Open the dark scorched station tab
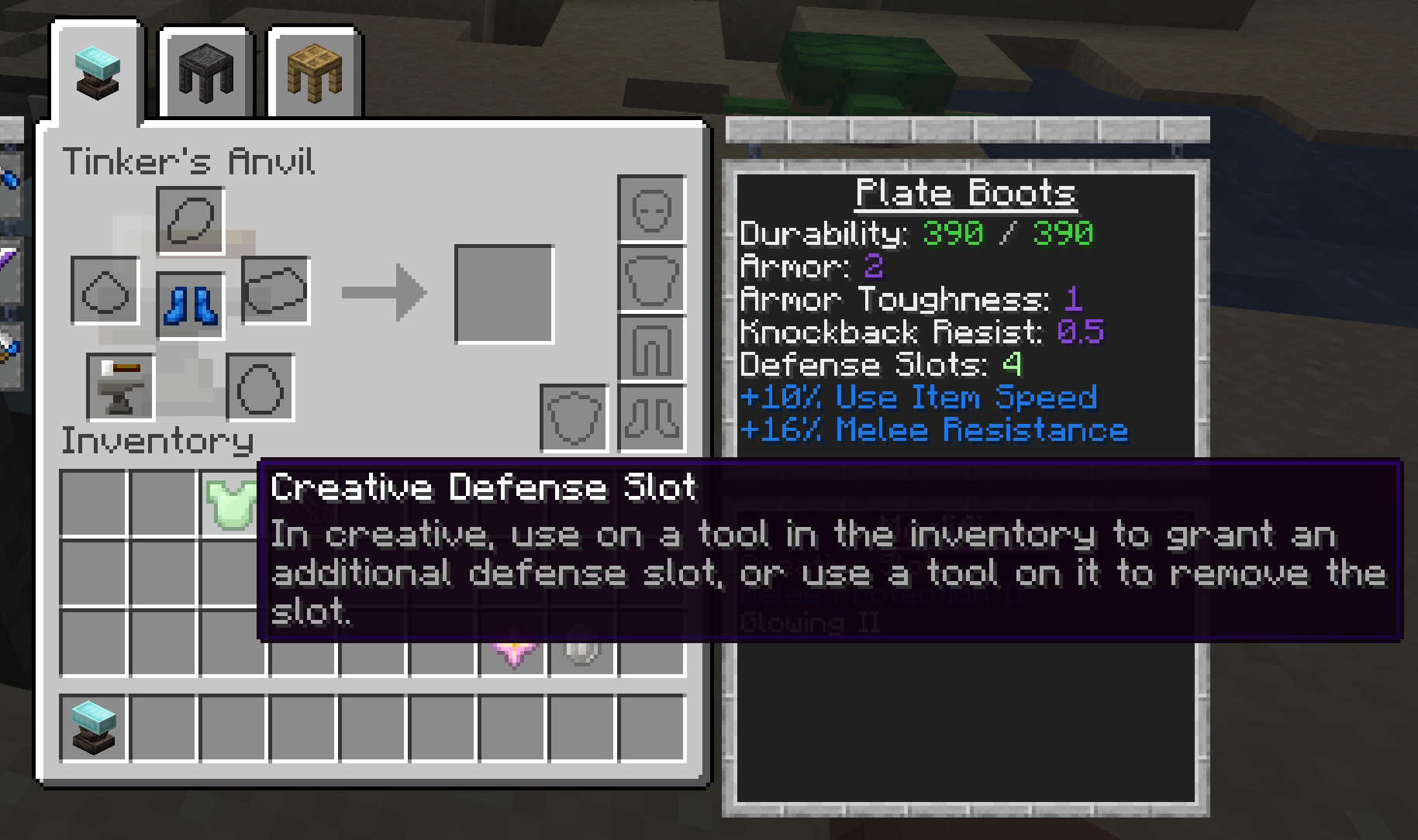Viewport: 1418px width, 840px height. pos(205,72)
